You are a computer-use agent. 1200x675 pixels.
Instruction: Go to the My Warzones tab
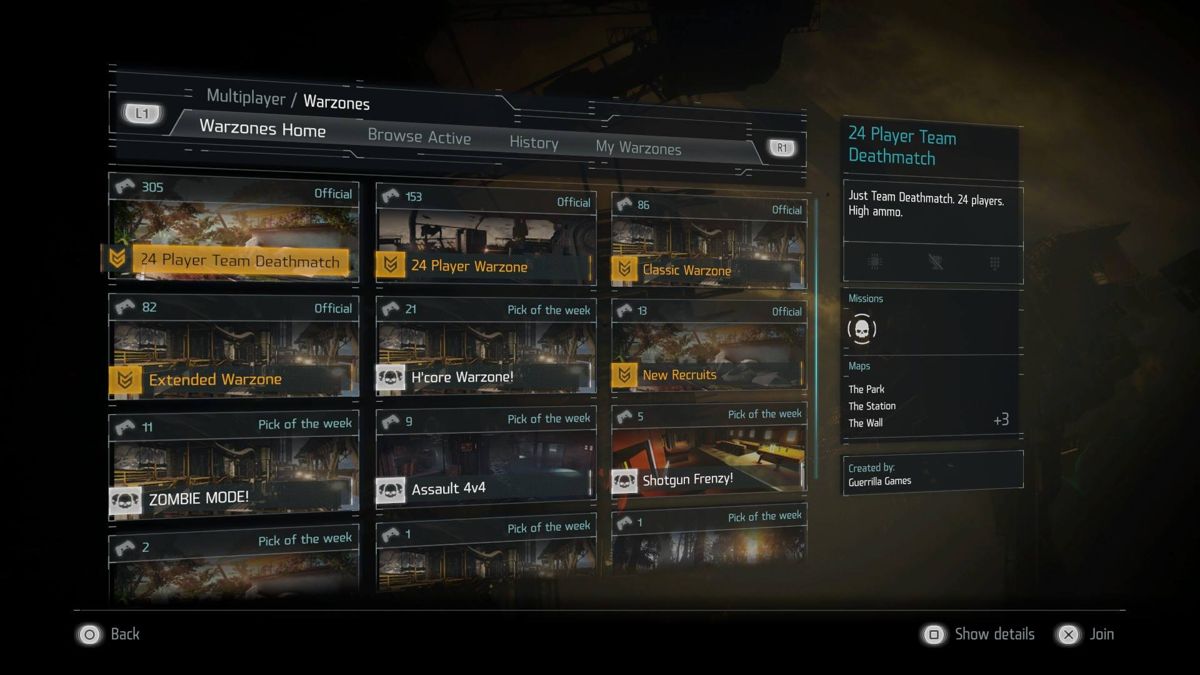point(638,148)
